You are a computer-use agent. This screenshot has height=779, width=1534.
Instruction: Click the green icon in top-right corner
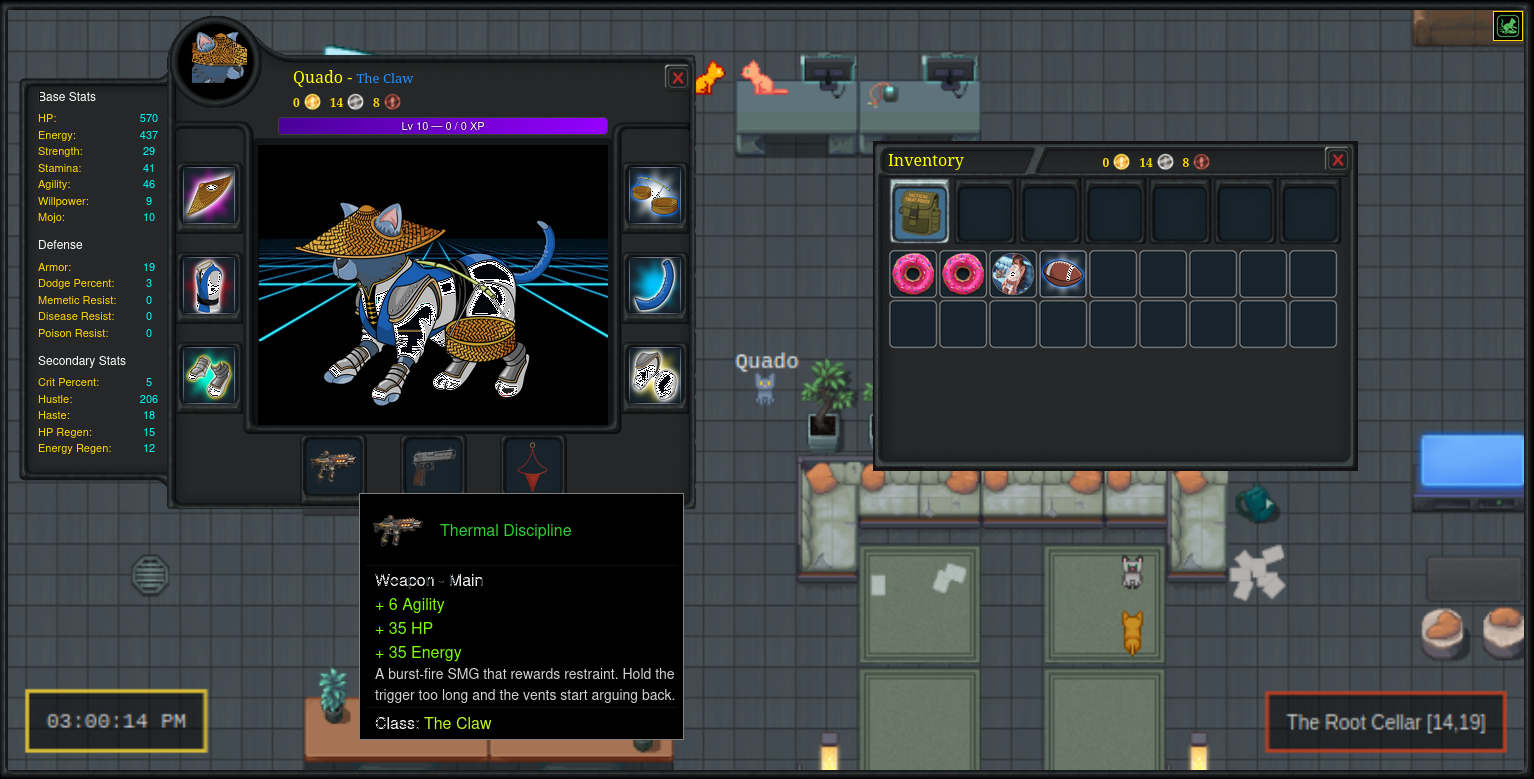coord(1507,26)
